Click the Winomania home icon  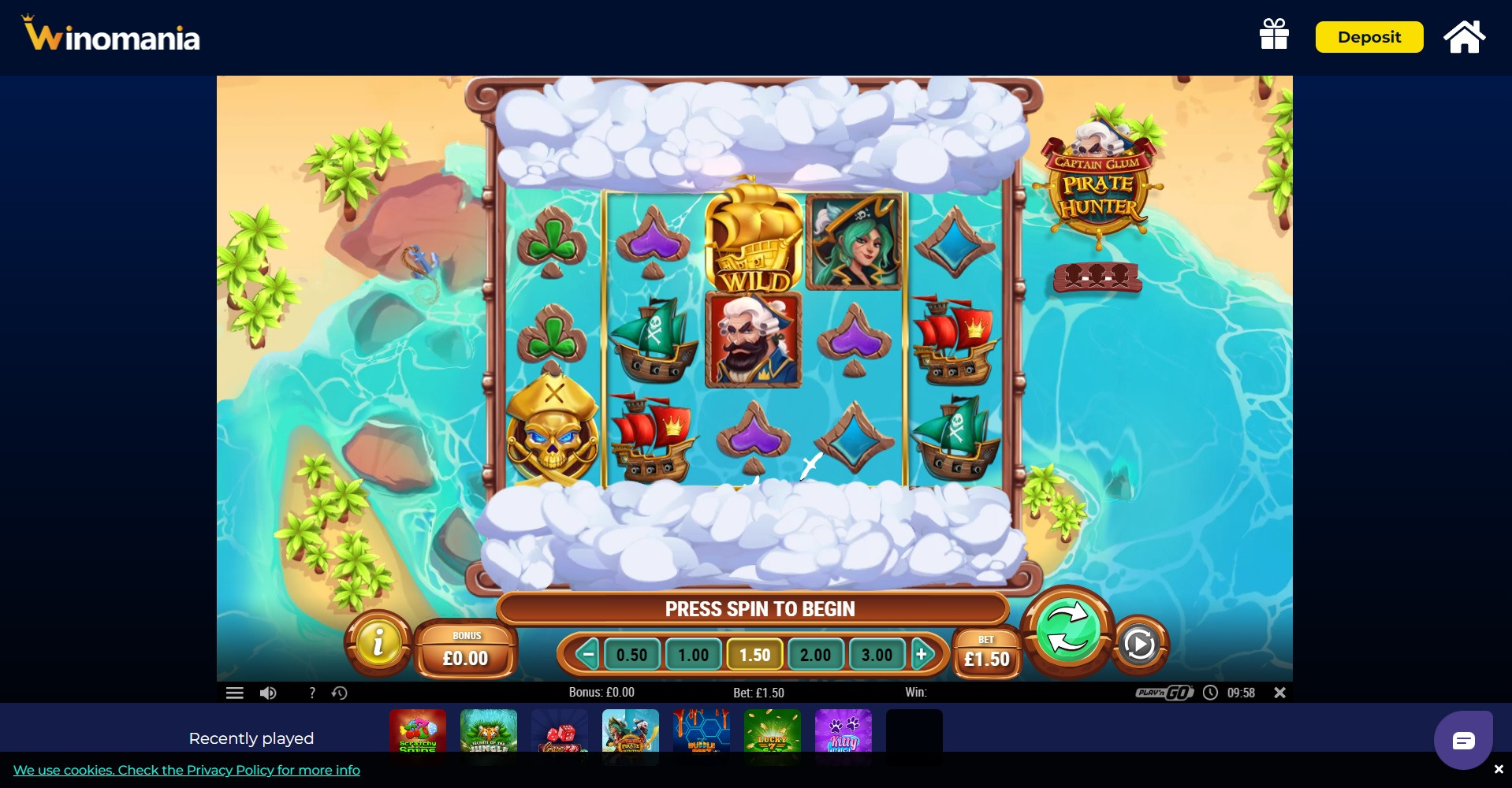[1465, 35]
